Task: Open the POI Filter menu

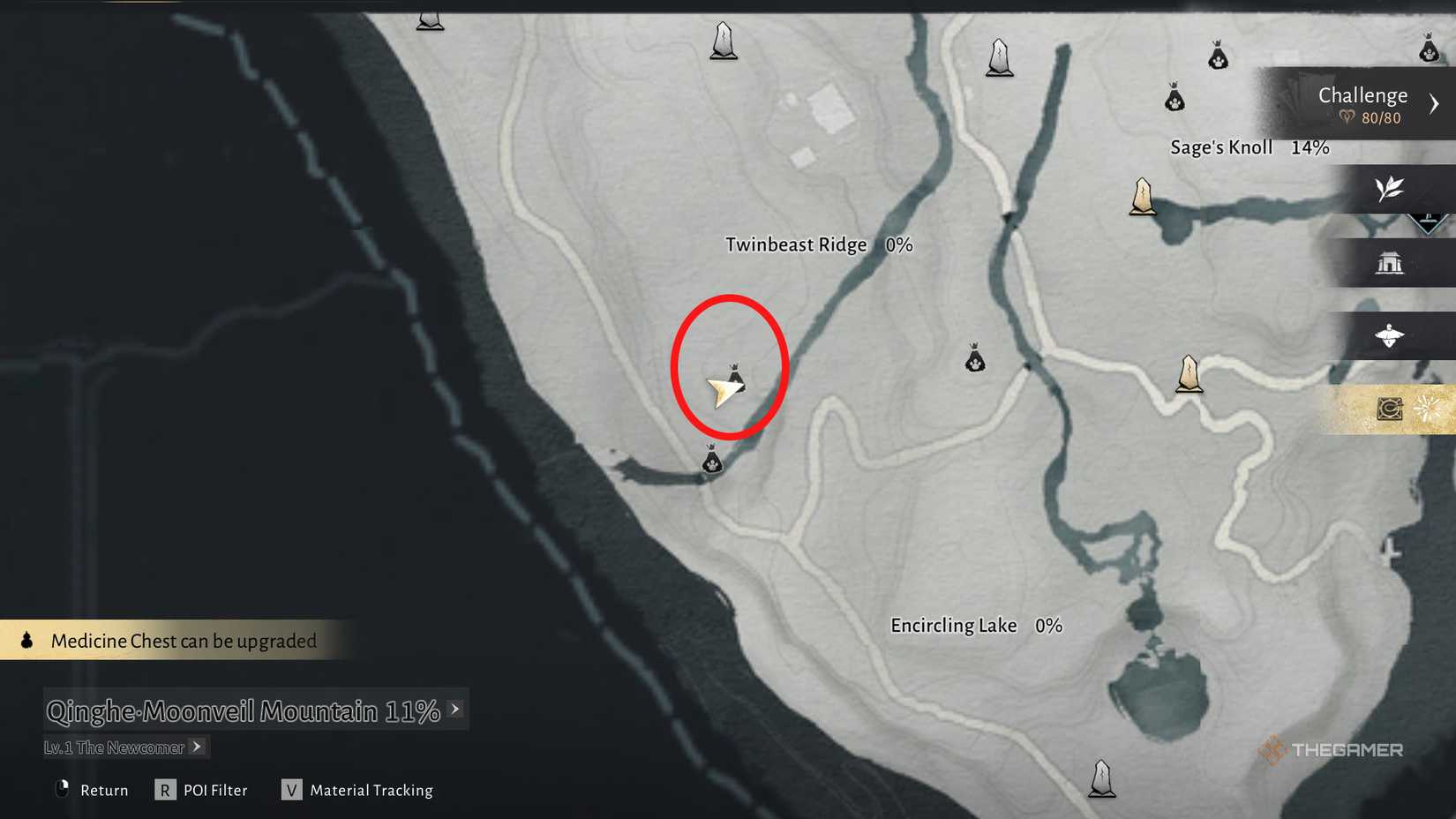Action: (x=214, y=790)
